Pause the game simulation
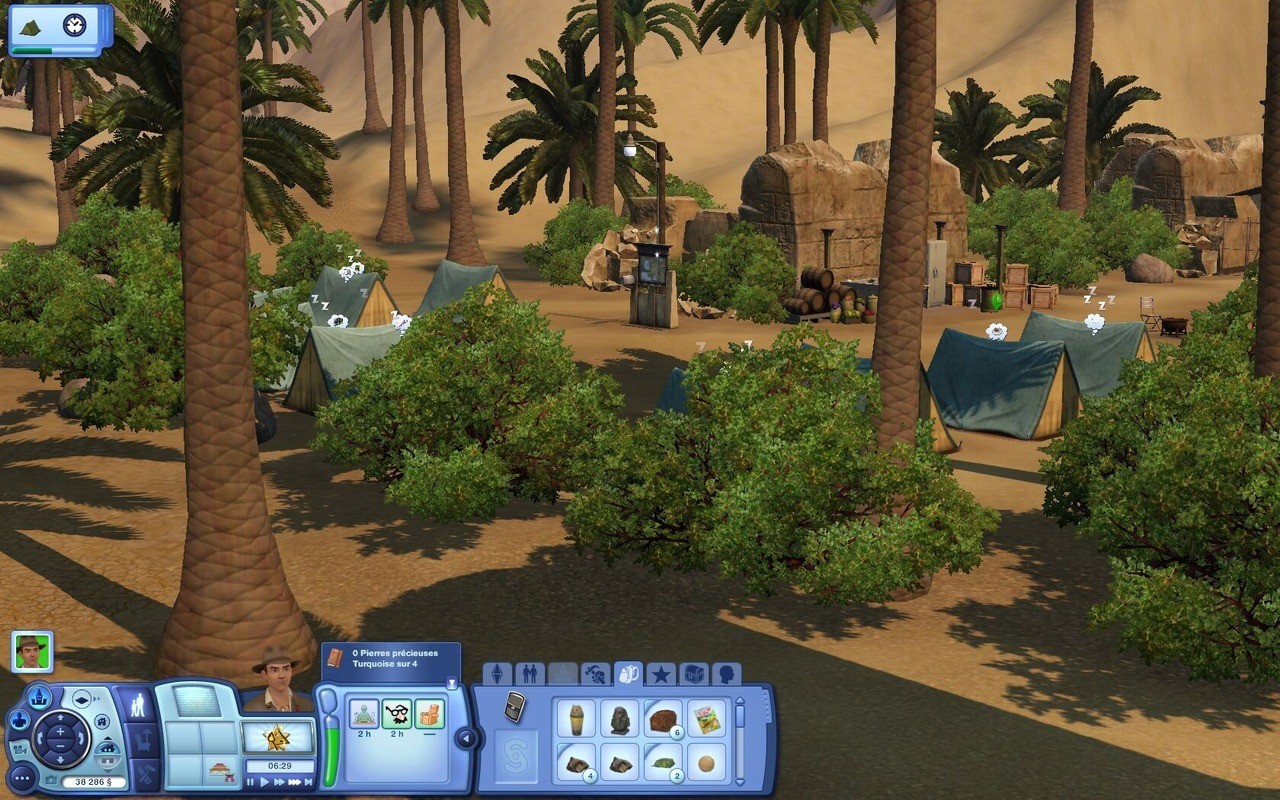 [x=249, y=781]
